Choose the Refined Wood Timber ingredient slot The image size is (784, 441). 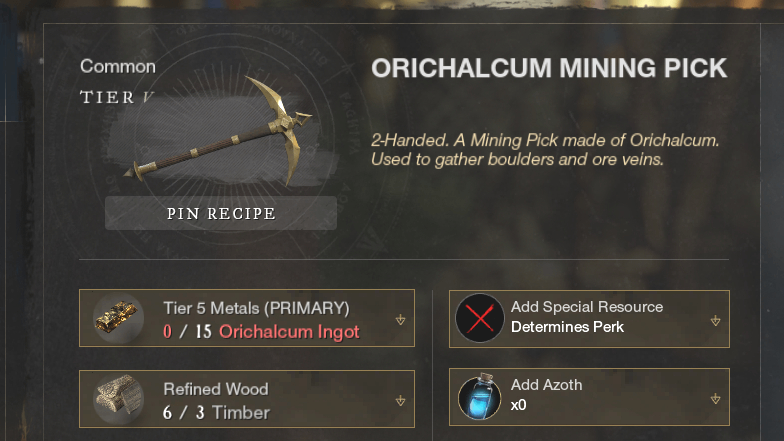pos(246,399)
